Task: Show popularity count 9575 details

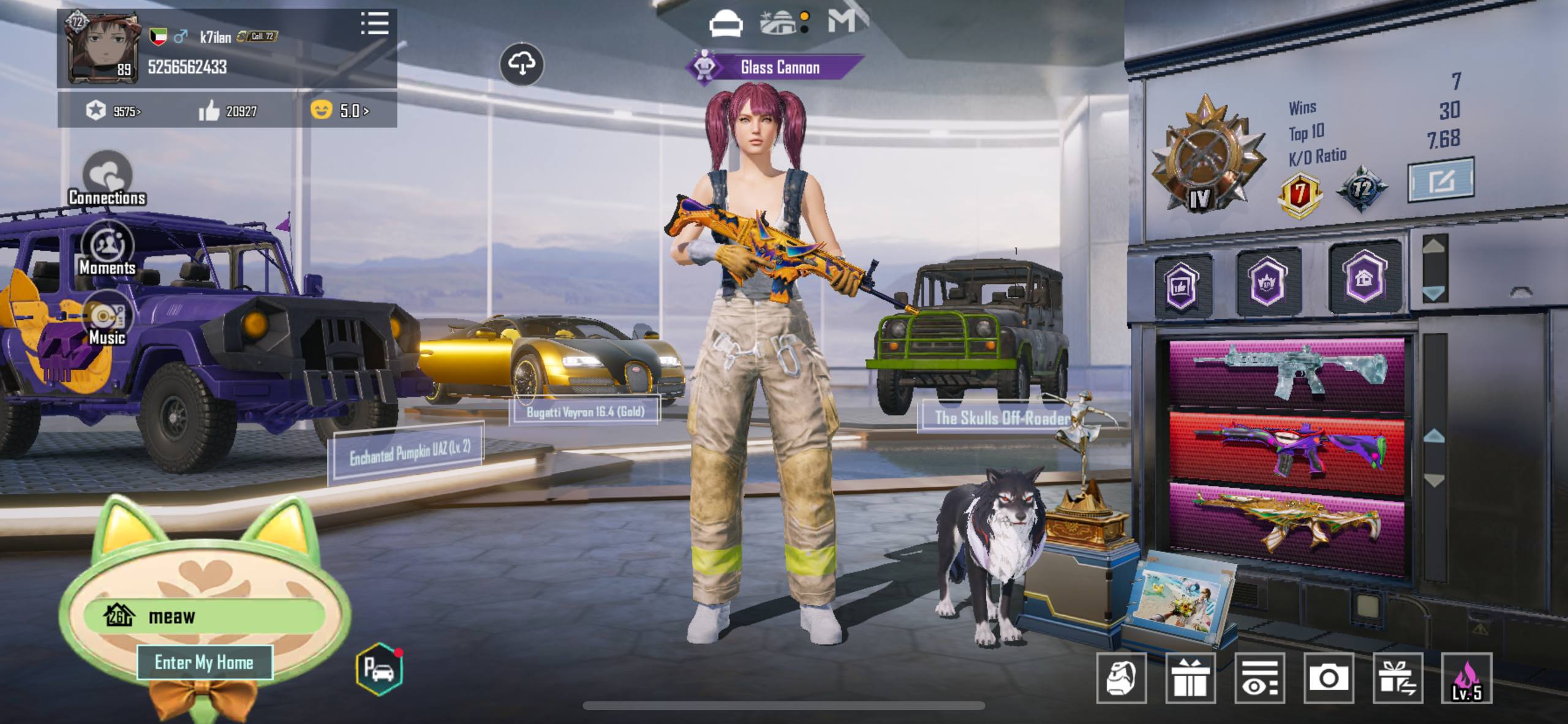Action: [x=115, y=111]
